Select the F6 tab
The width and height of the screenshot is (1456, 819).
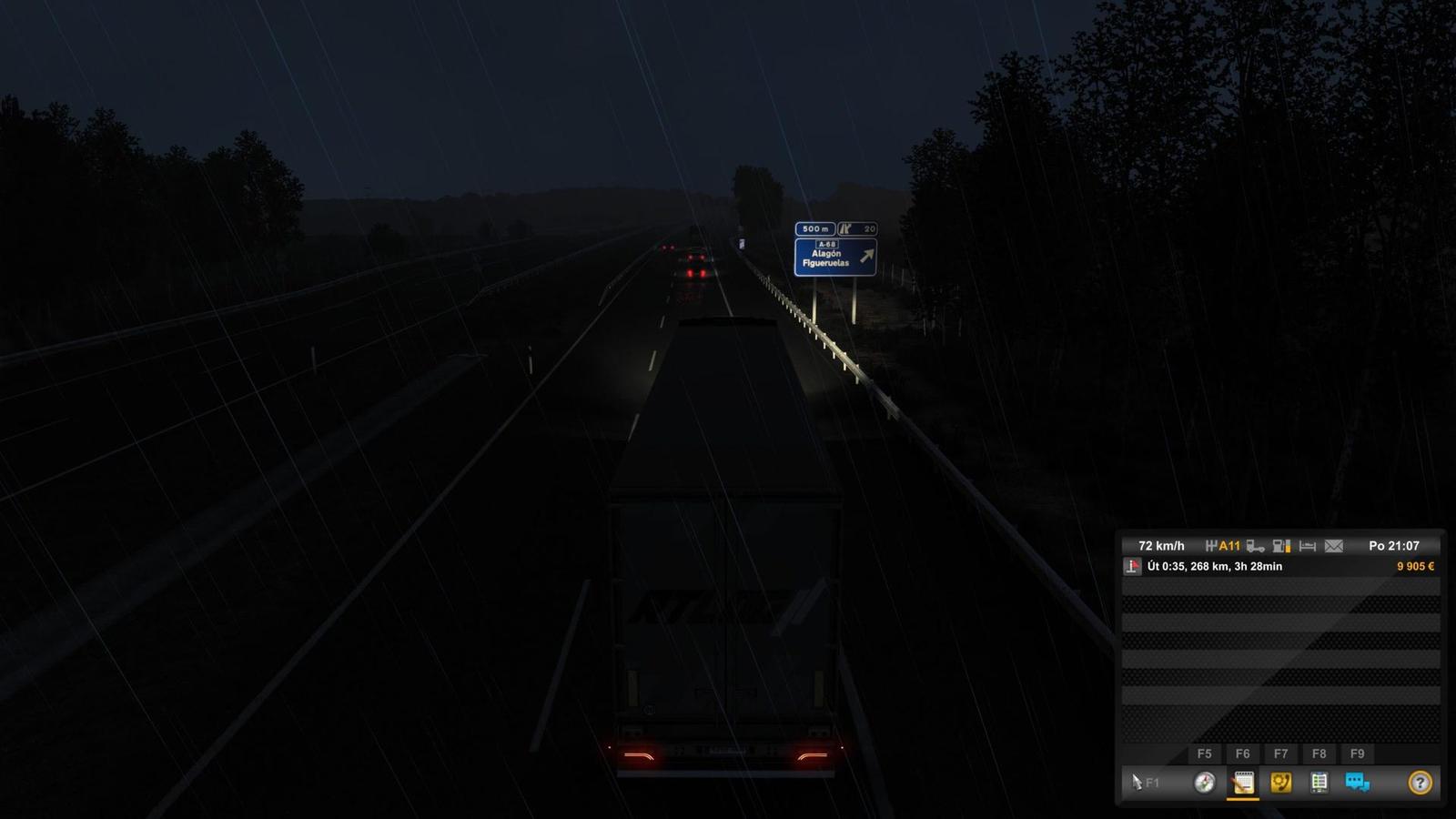[x=1243, y=753]
